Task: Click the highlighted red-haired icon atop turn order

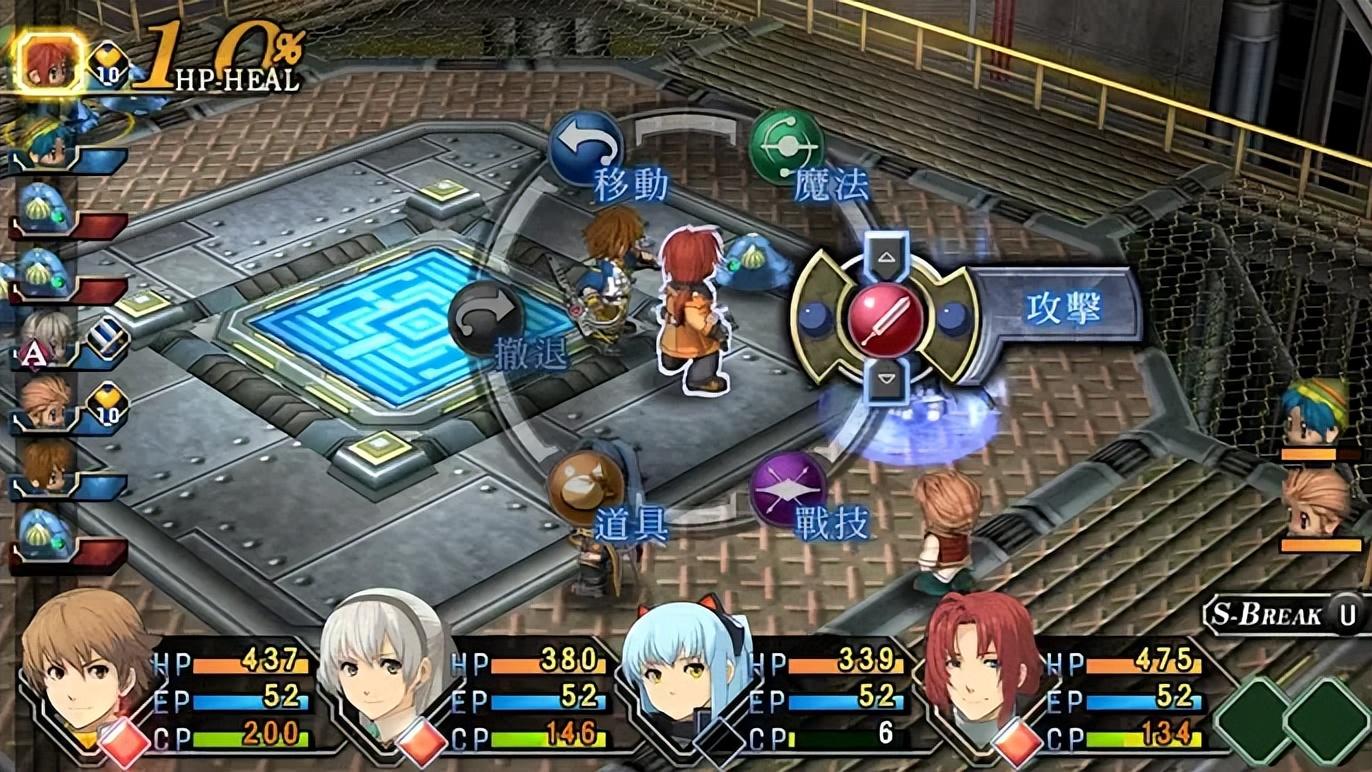Action: coord(48,62)
